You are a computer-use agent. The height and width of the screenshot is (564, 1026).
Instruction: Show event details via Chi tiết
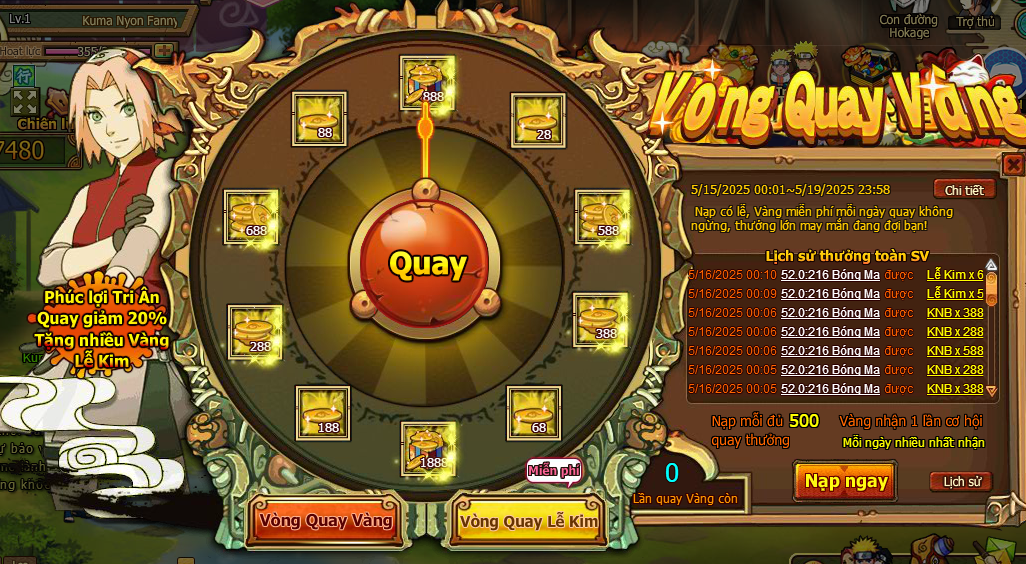click(964, 190)
